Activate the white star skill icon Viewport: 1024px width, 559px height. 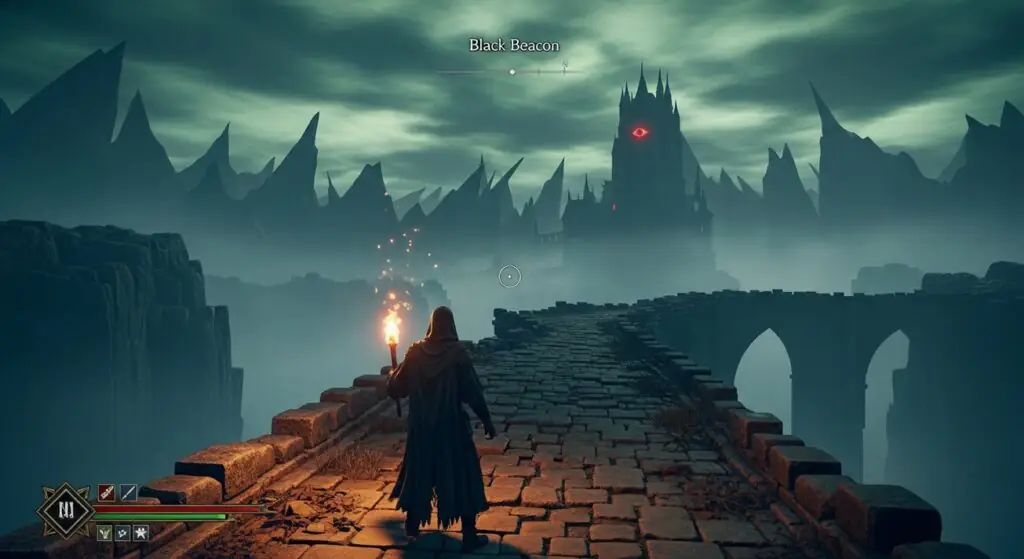point(142,533)
